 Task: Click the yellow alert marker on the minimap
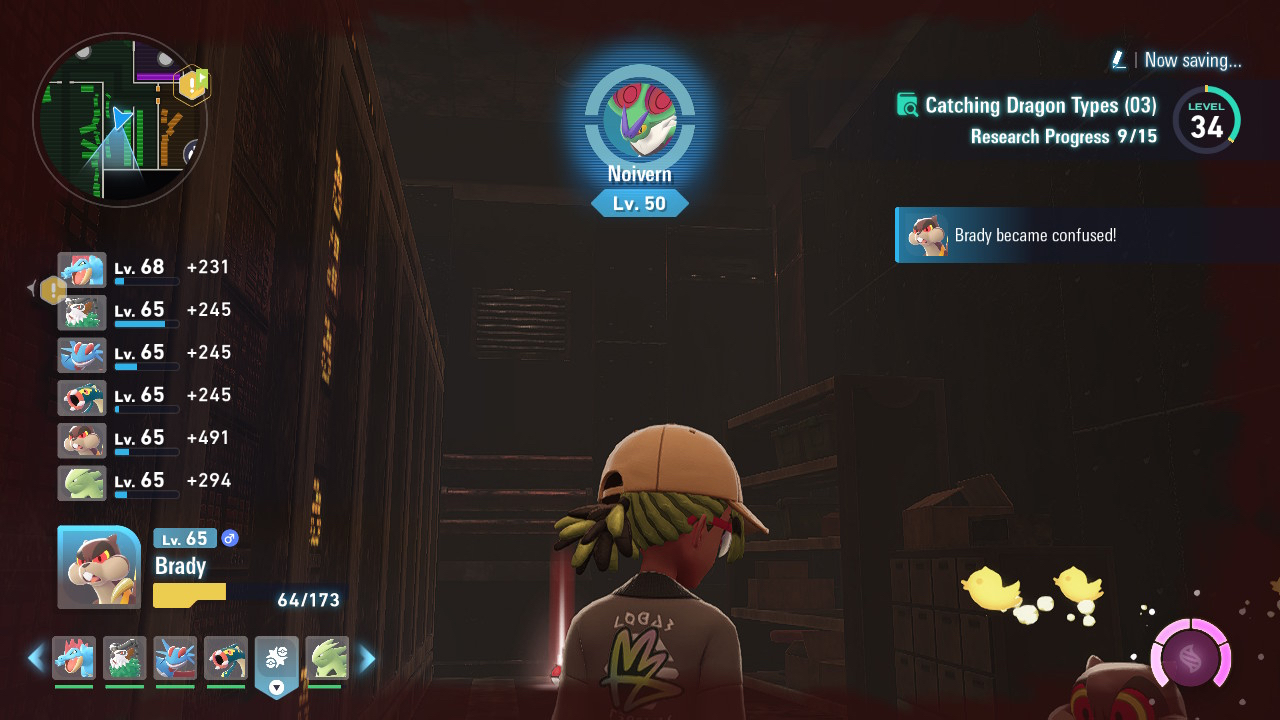point(192,85)
